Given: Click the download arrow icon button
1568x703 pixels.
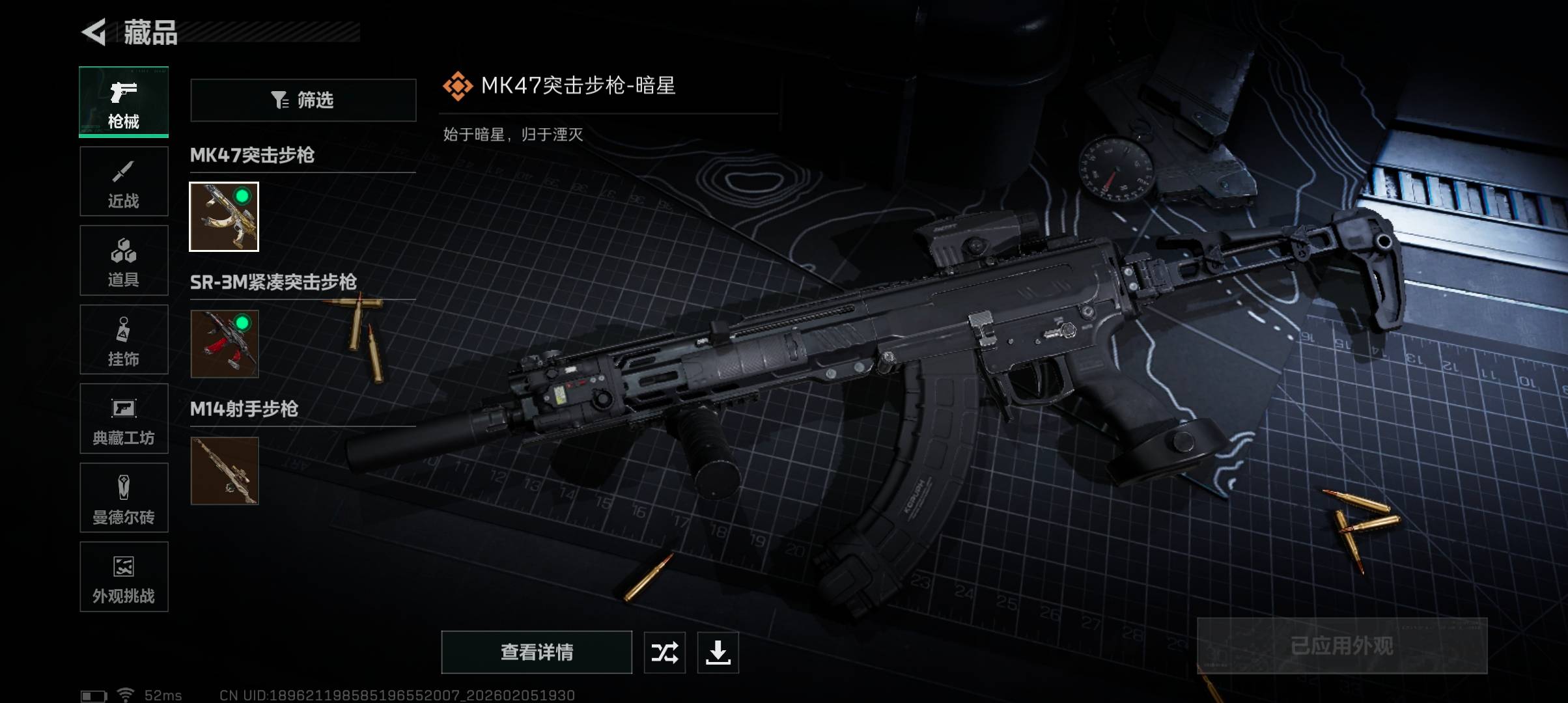Looking at the screenshot, I should tap(718, 652).
